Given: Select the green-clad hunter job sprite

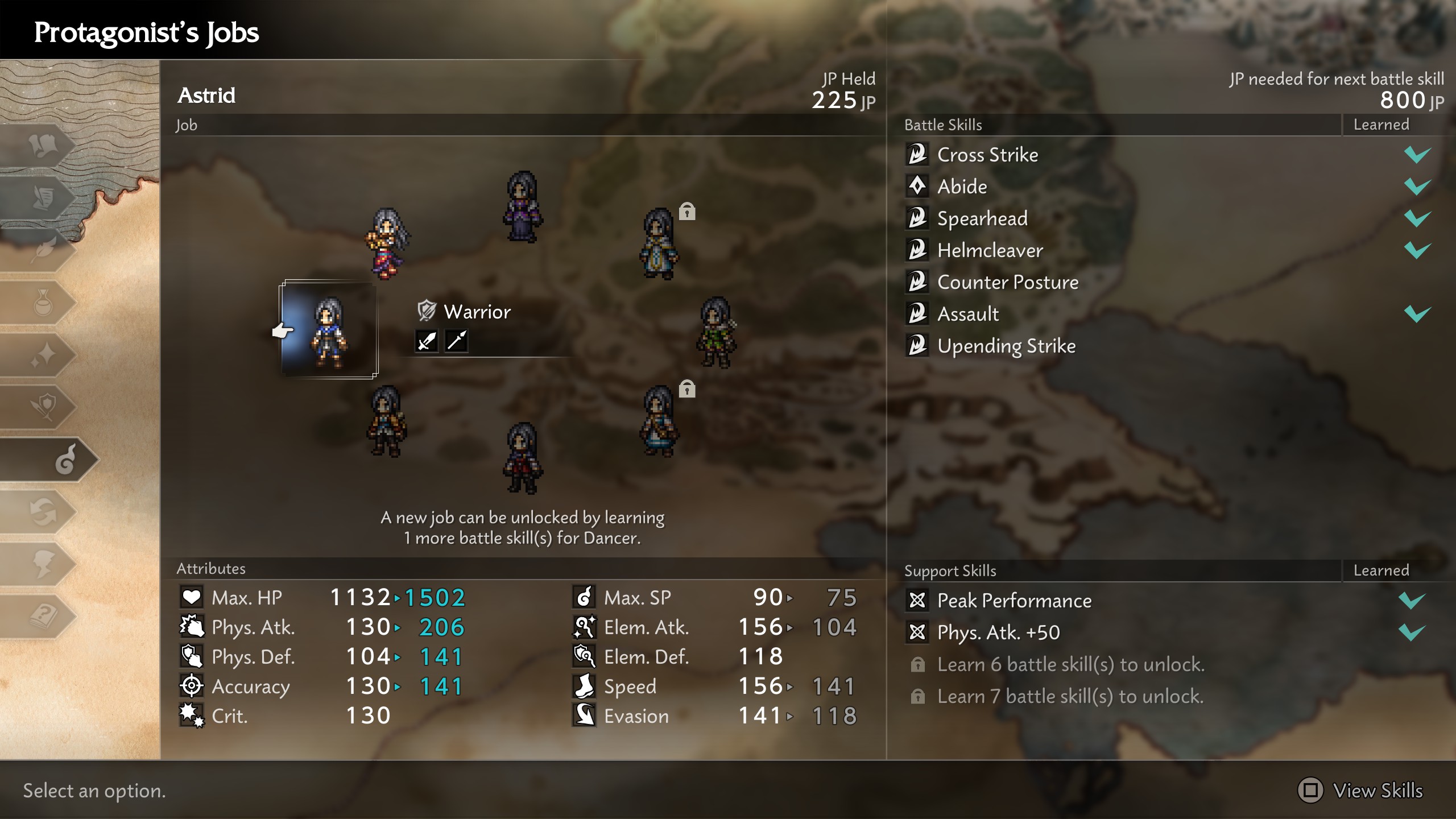Looking at the screenshot, I should click(715, 332).
